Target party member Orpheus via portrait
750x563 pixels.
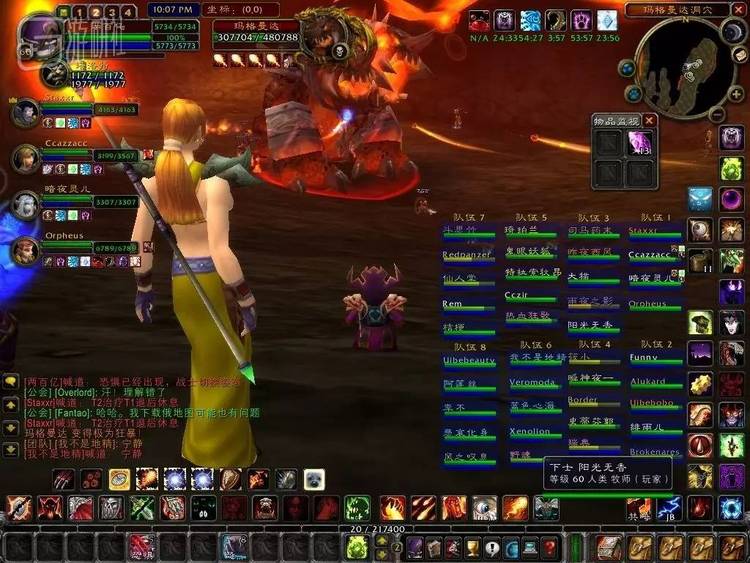coord(26,249)
